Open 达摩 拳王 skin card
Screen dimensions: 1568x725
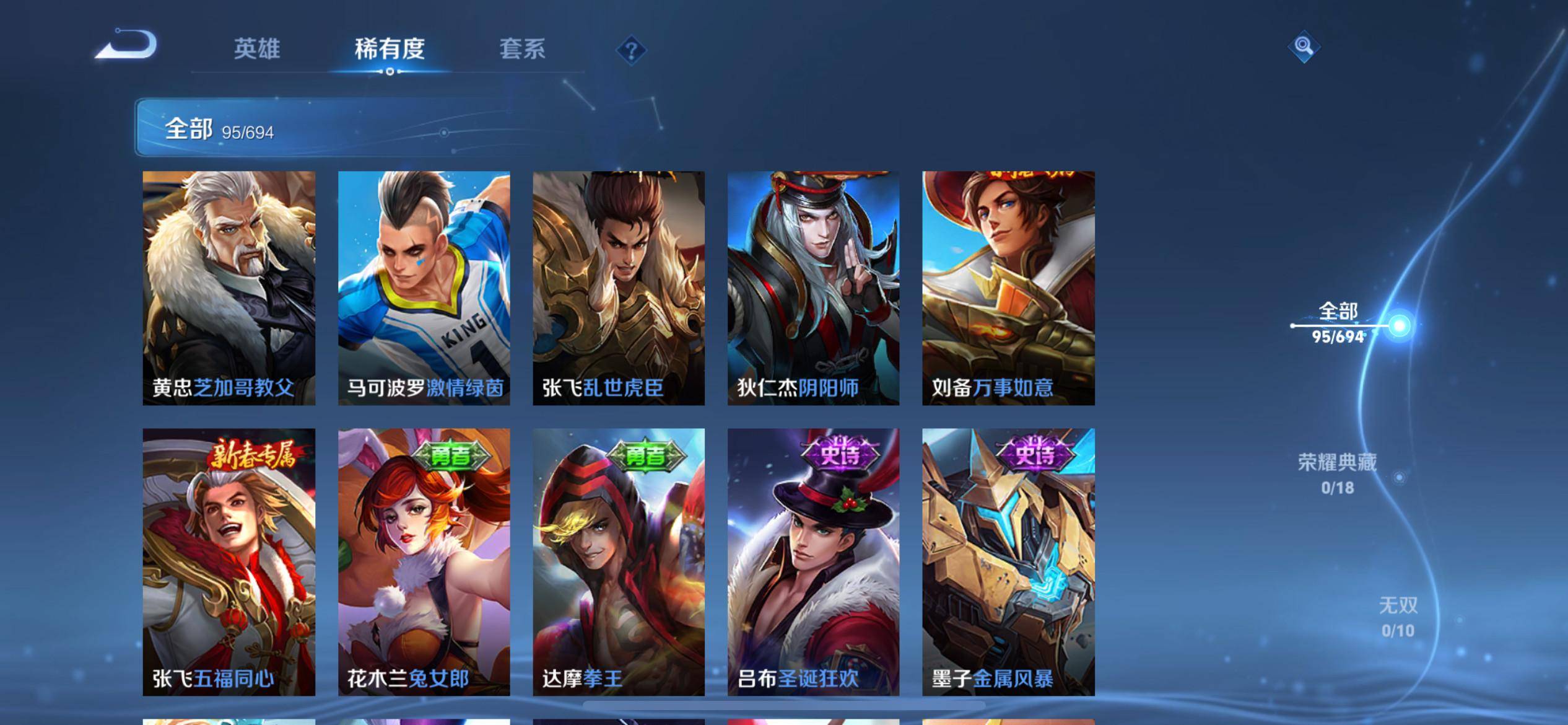619,561
